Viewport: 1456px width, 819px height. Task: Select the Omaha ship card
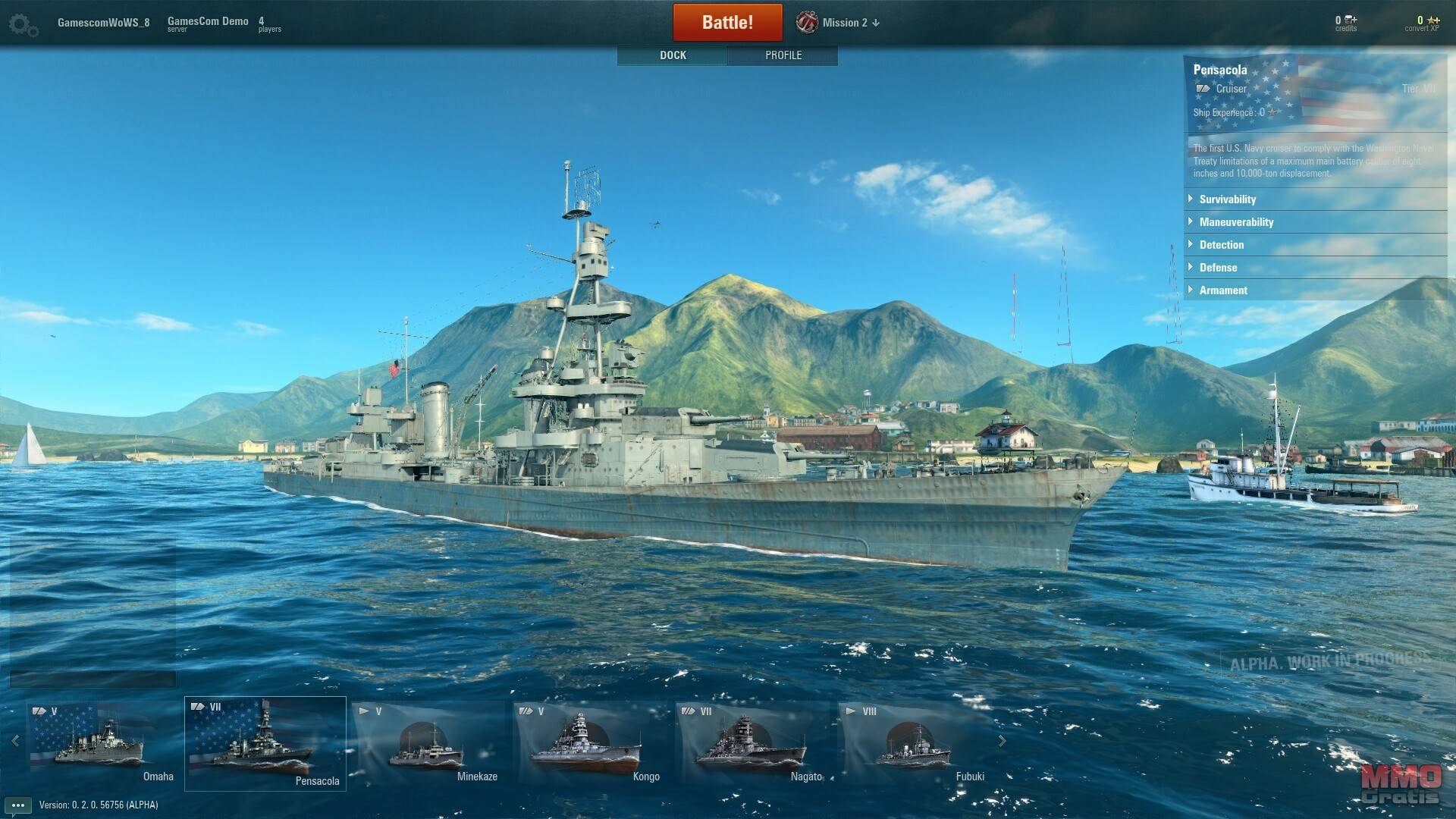pyautogui.click(x=102, y=743)
